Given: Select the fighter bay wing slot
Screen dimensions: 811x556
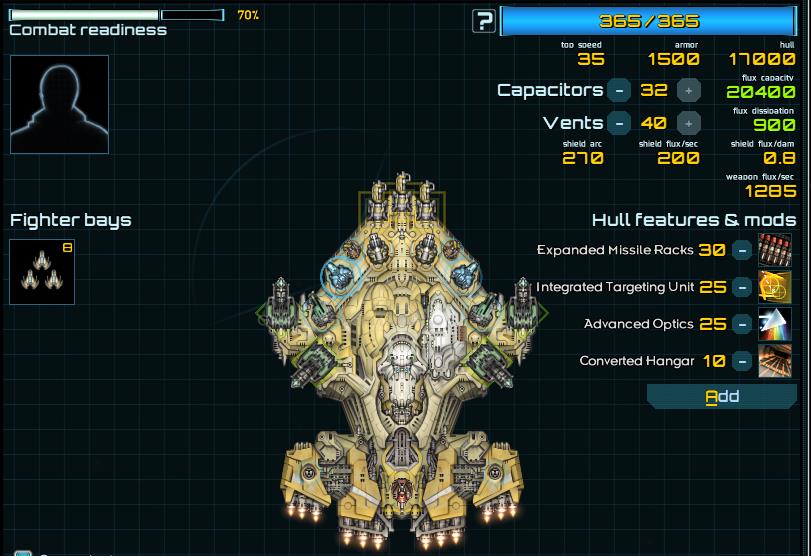Looking at the screenshot, I should click(x=42, y=271).
